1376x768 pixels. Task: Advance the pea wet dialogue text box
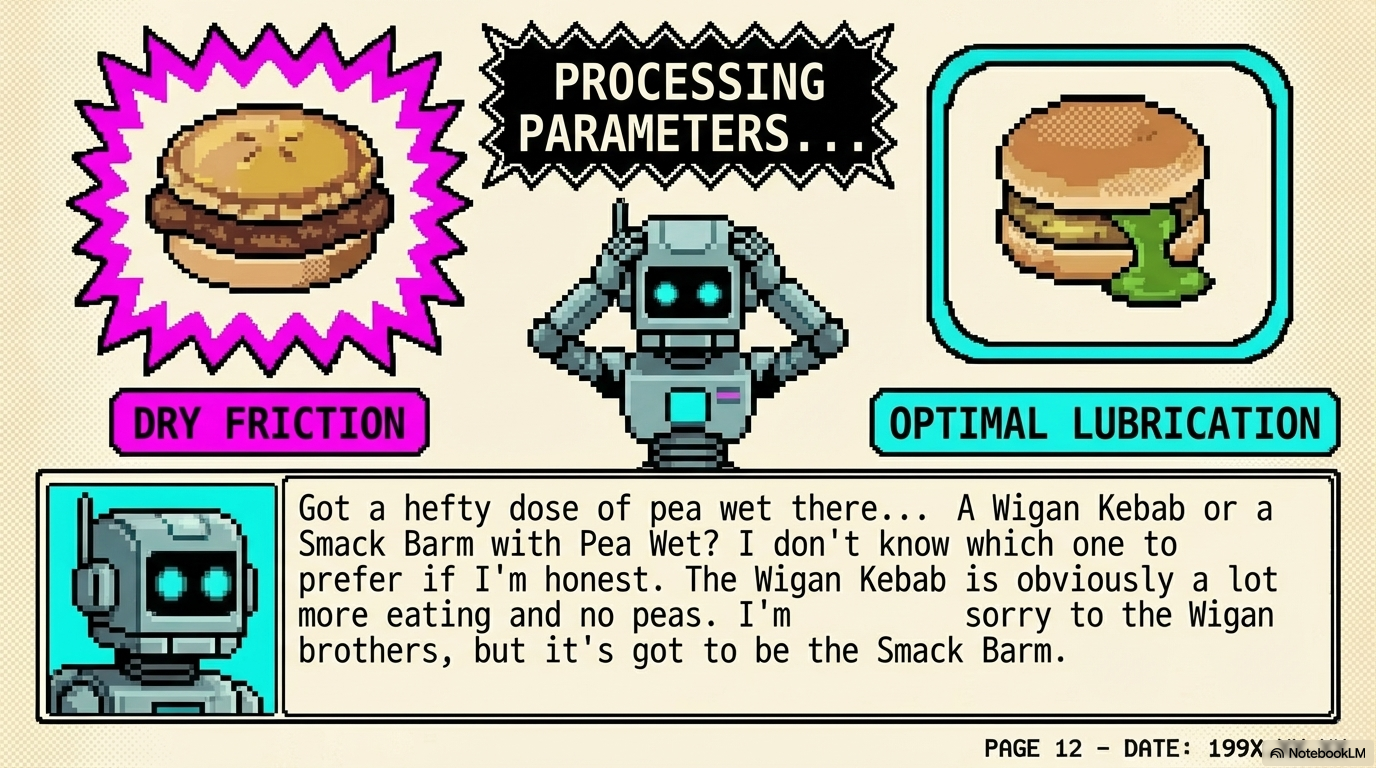808,597
